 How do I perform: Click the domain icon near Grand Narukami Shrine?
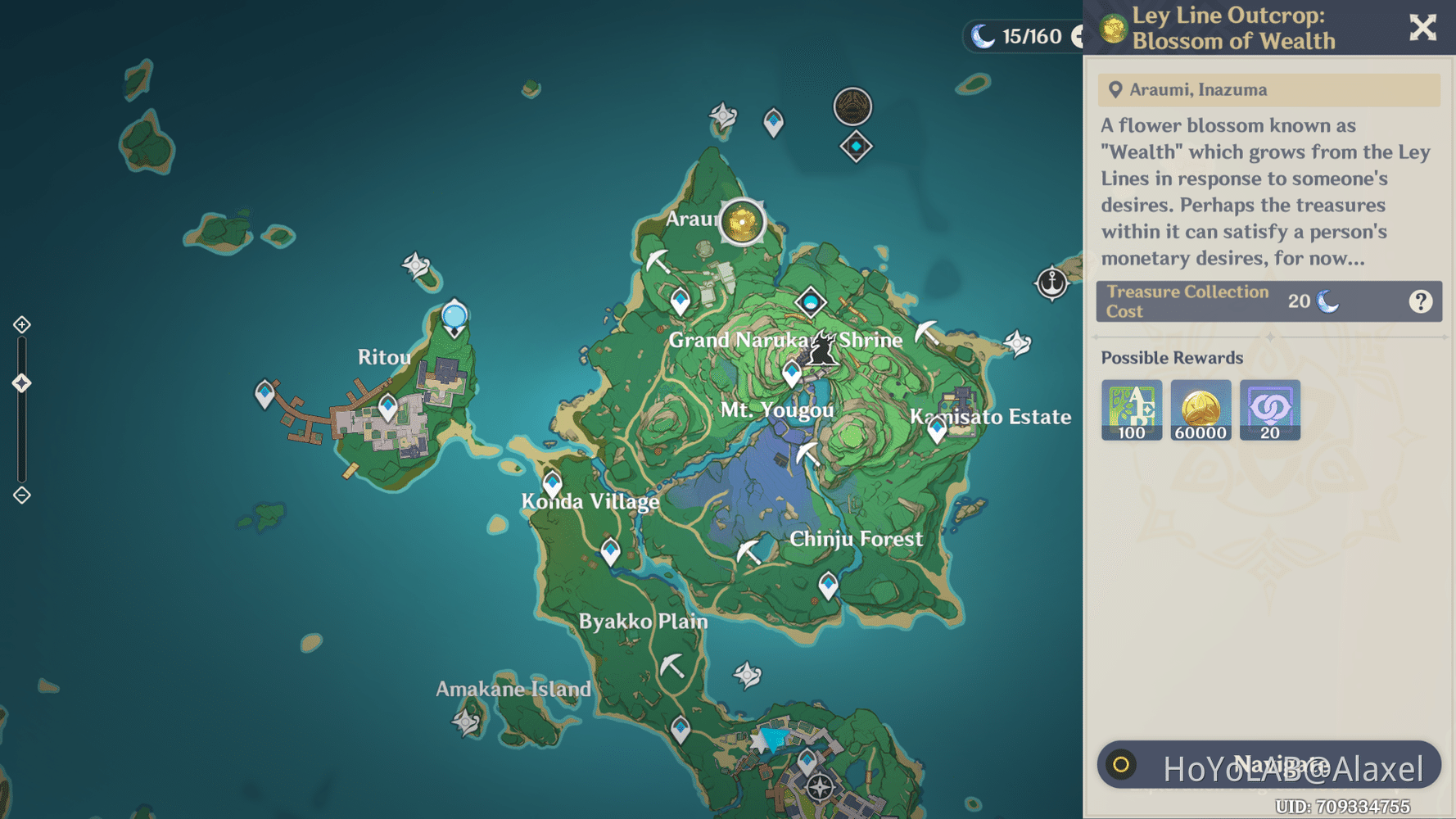click(812, 302)
